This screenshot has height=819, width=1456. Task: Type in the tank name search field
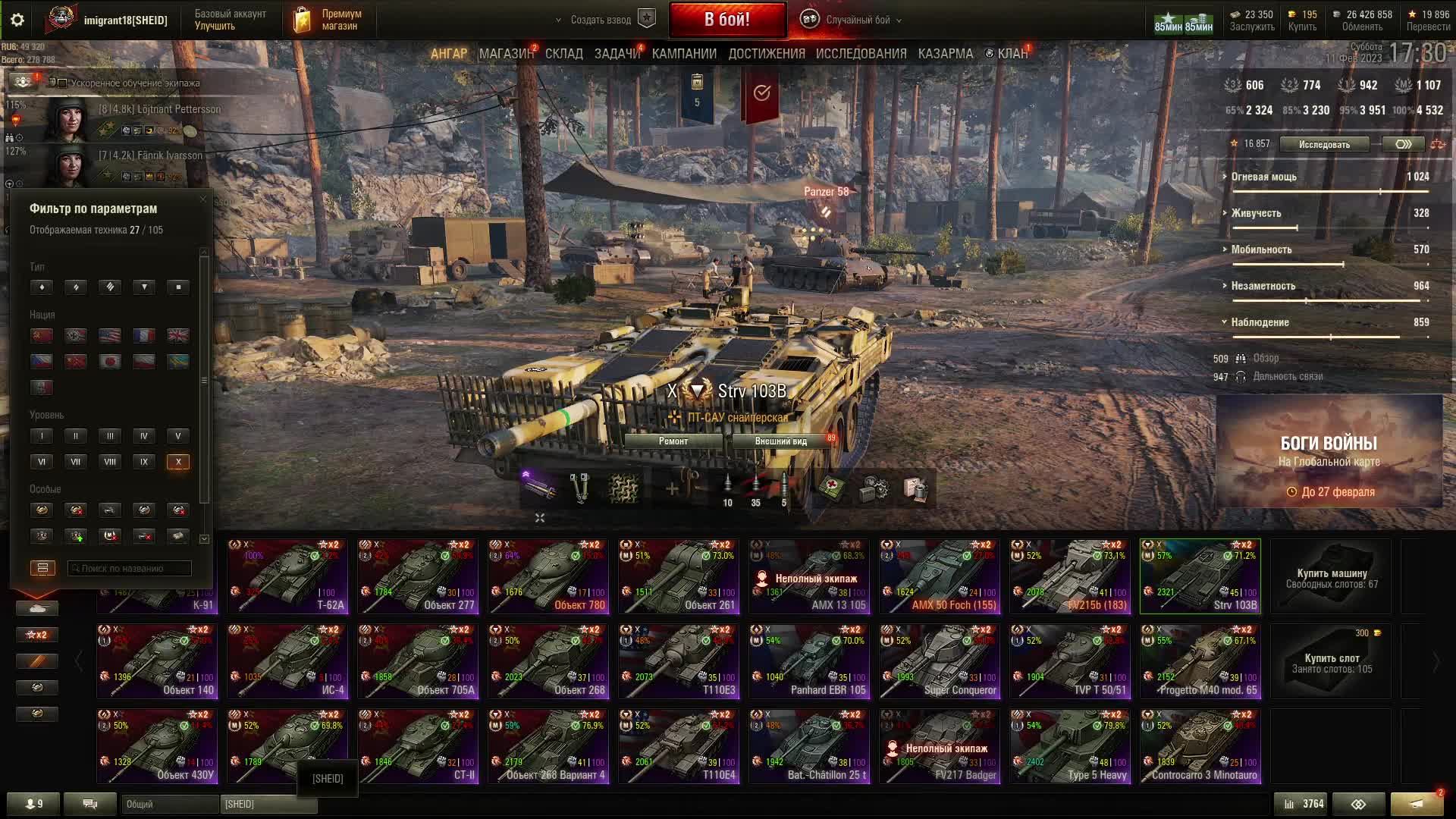(x=129, y=568)
